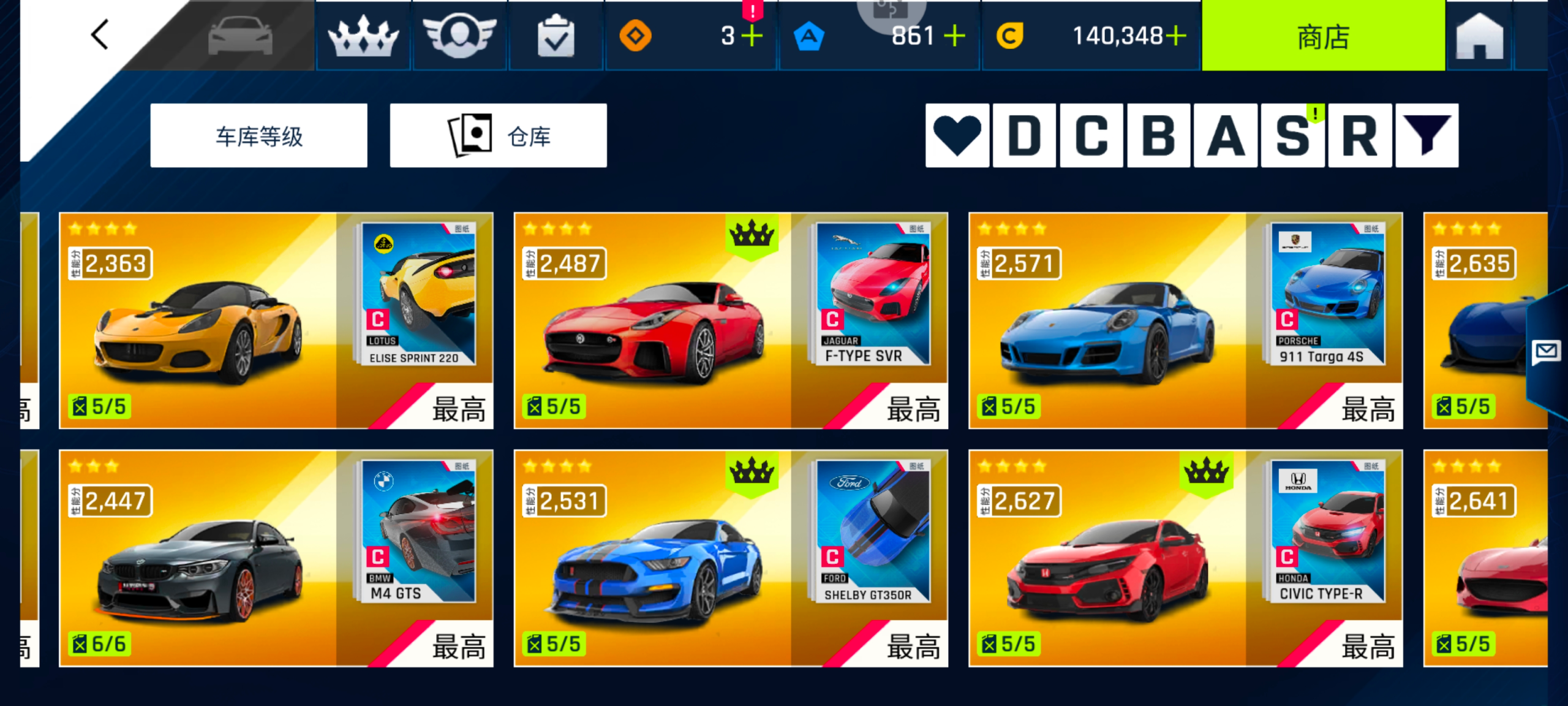
Task: Pick the BMW M4 GTS card
Action: tap(276, 558)
